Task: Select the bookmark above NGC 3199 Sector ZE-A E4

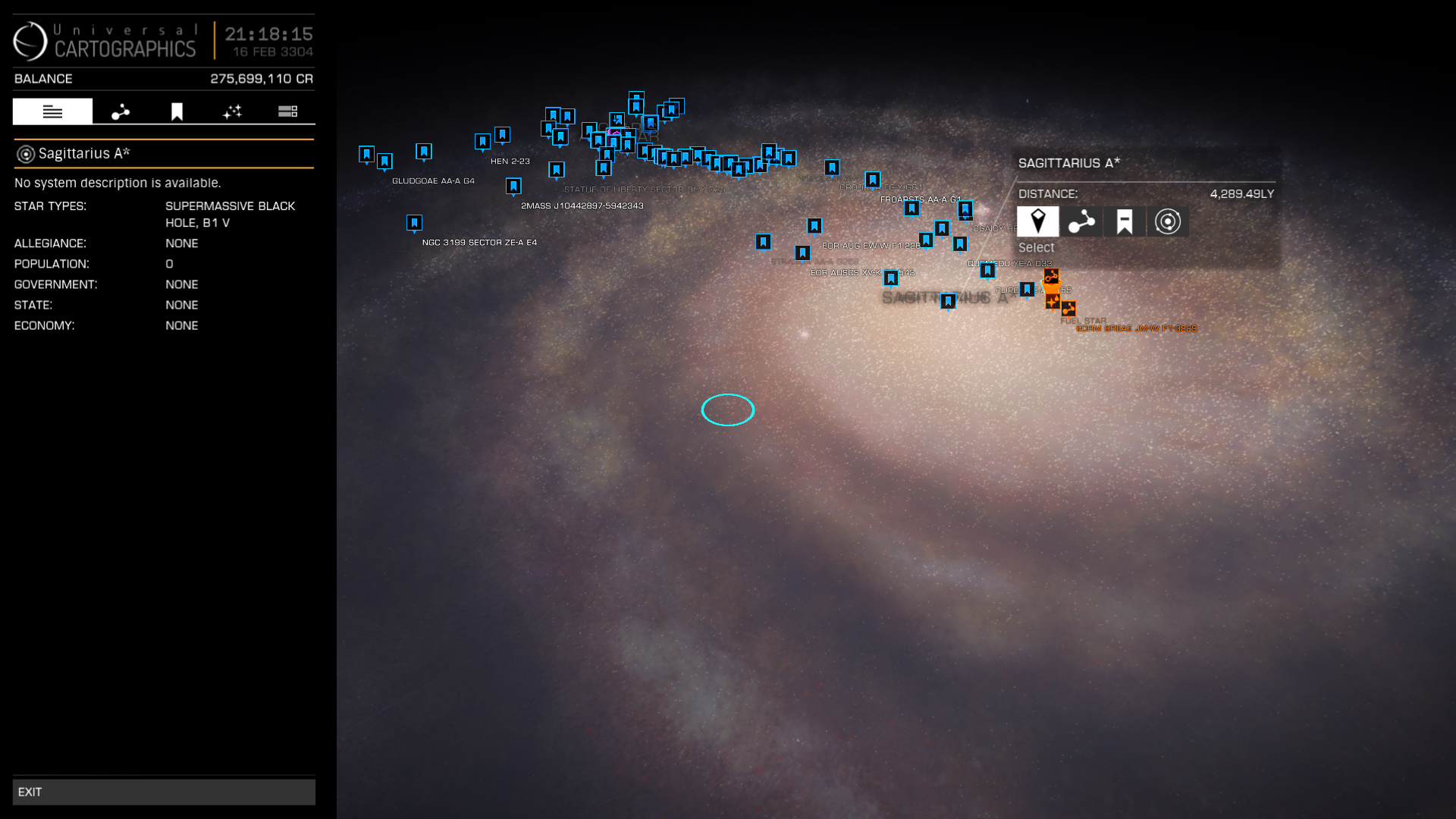Action: coord(414,223)
